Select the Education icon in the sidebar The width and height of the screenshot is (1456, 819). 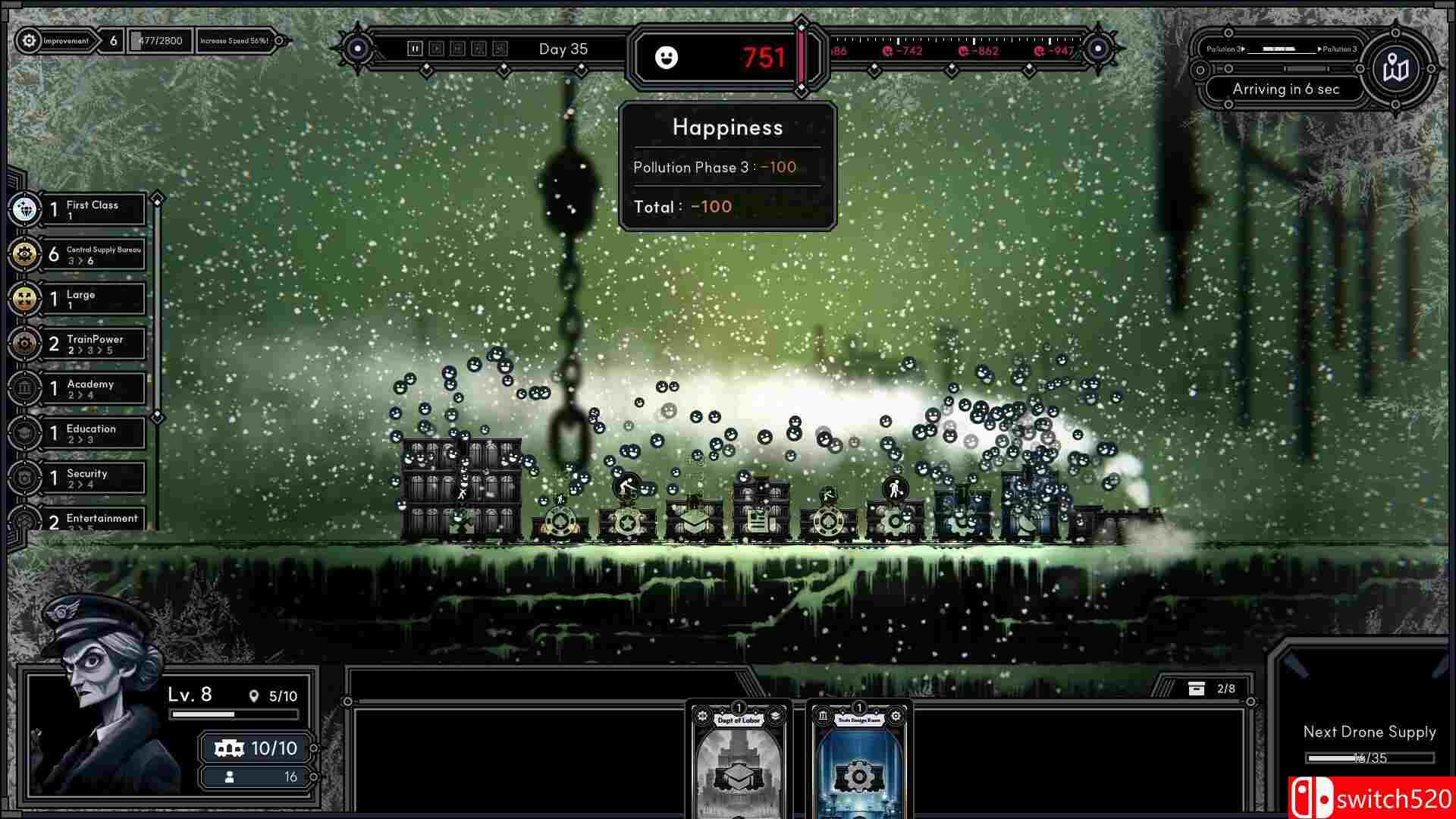tap(25, 433)
